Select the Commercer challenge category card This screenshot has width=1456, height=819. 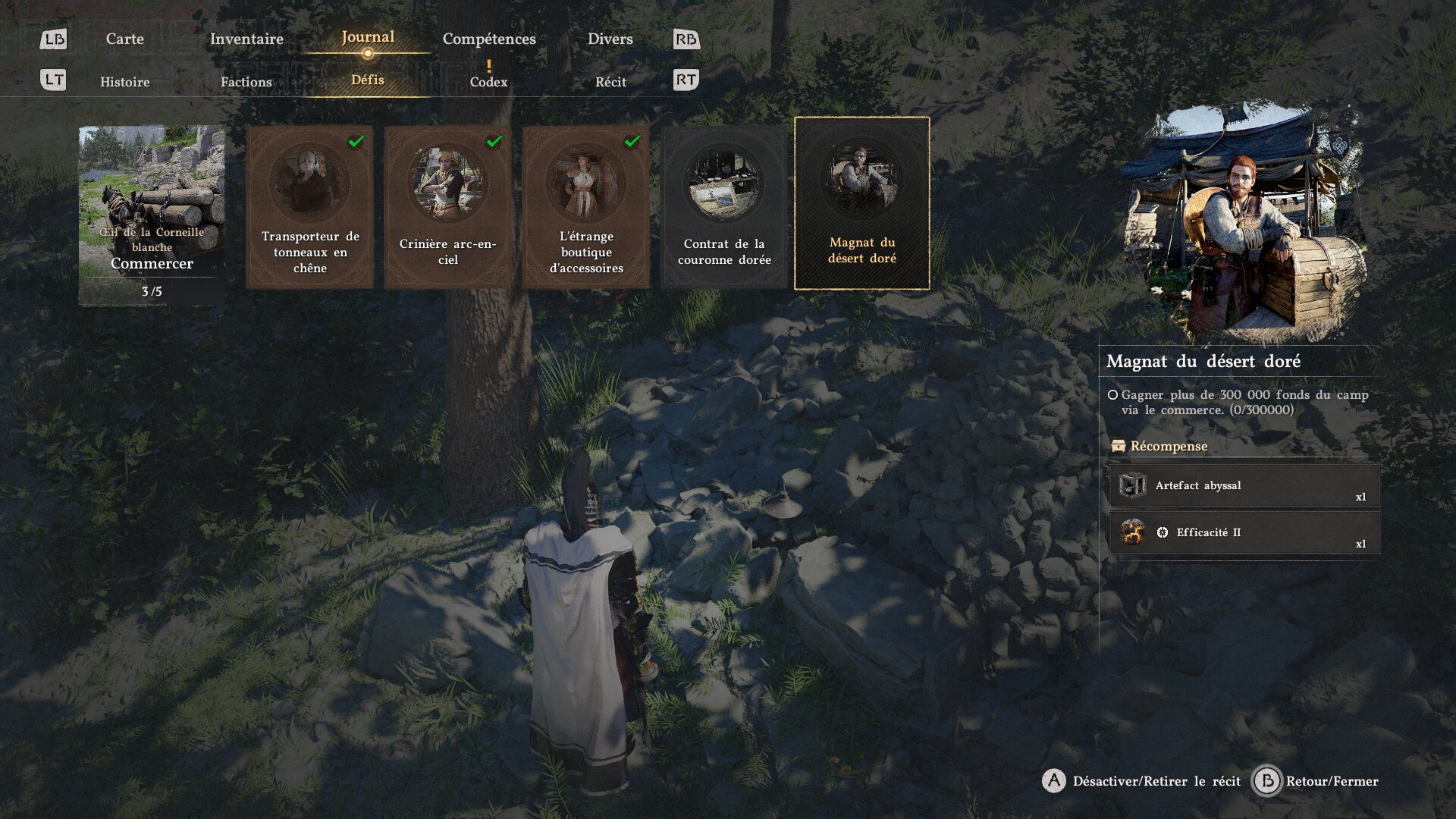[x=152, y=215]
